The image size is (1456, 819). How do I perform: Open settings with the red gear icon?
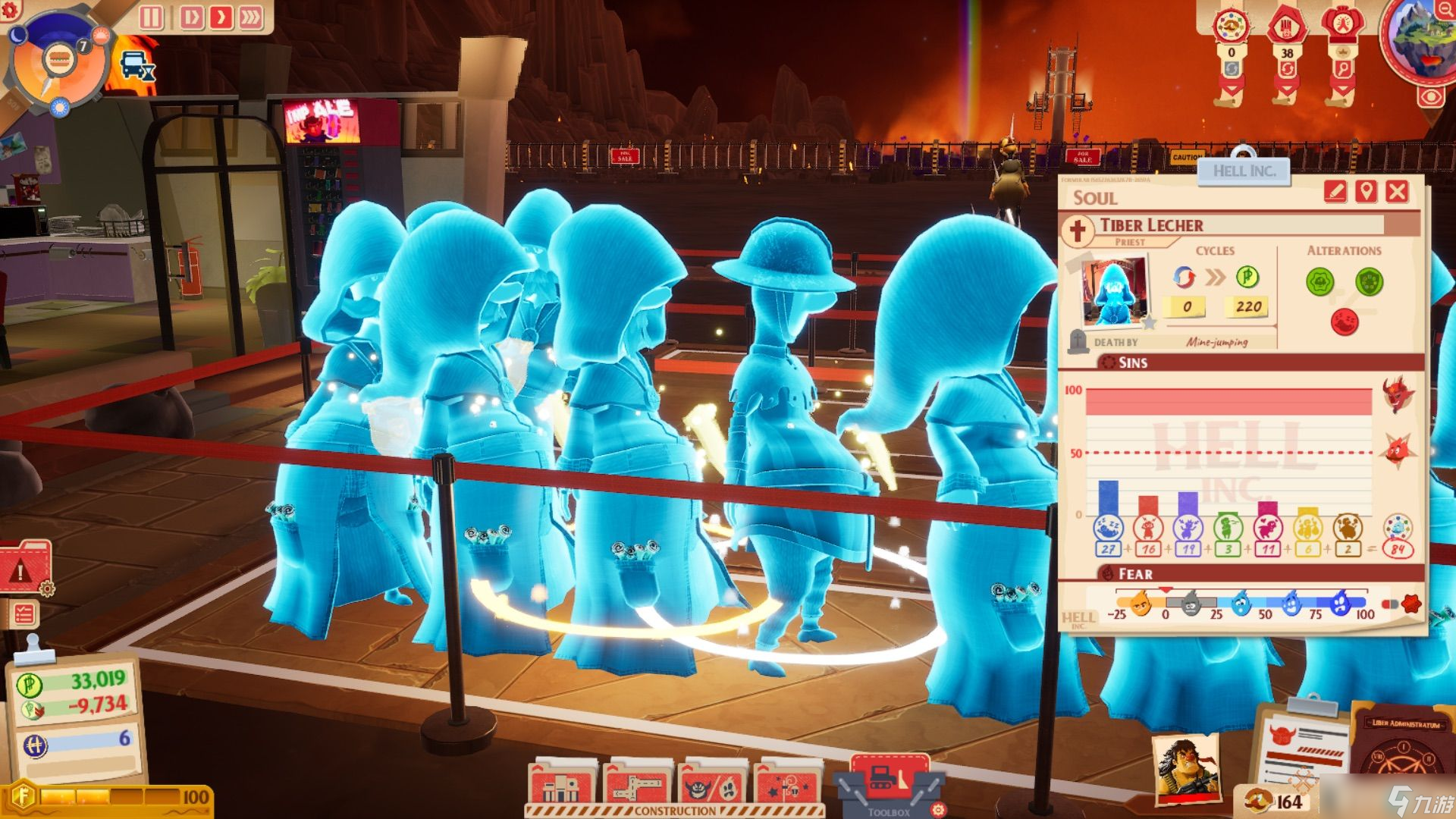[x=11, y=10]
